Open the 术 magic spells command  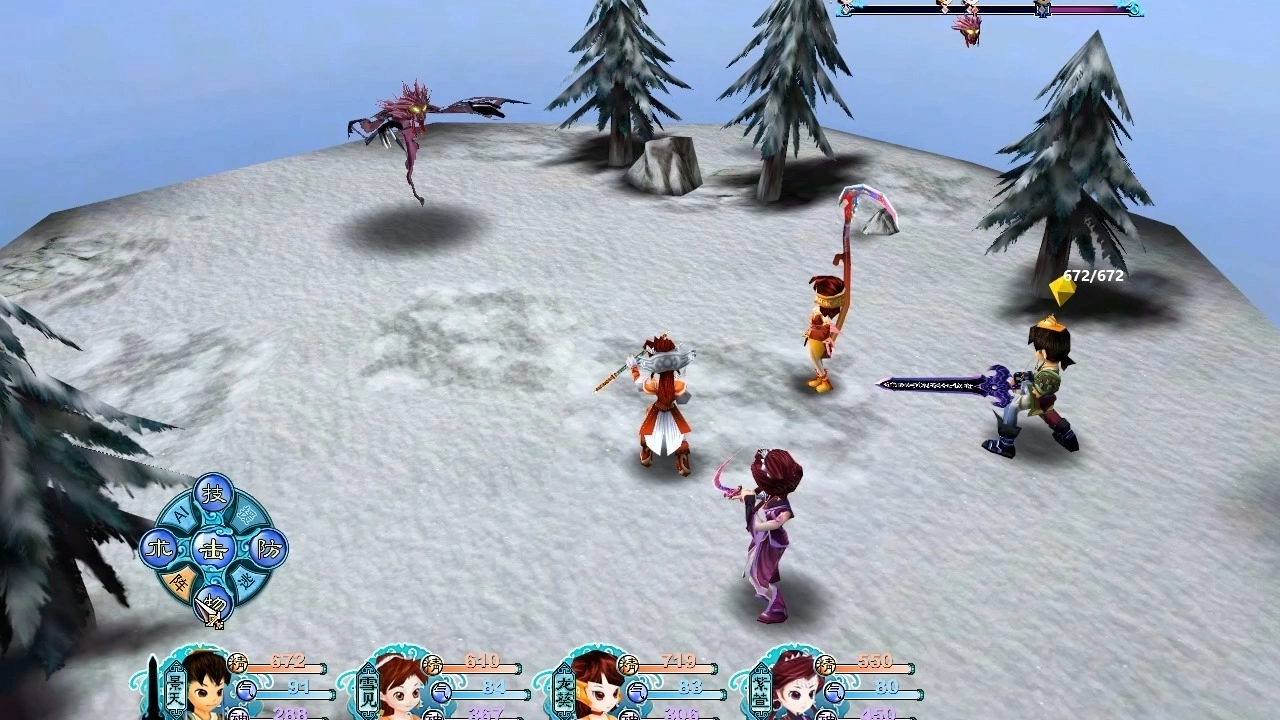(x=157, y=548)
